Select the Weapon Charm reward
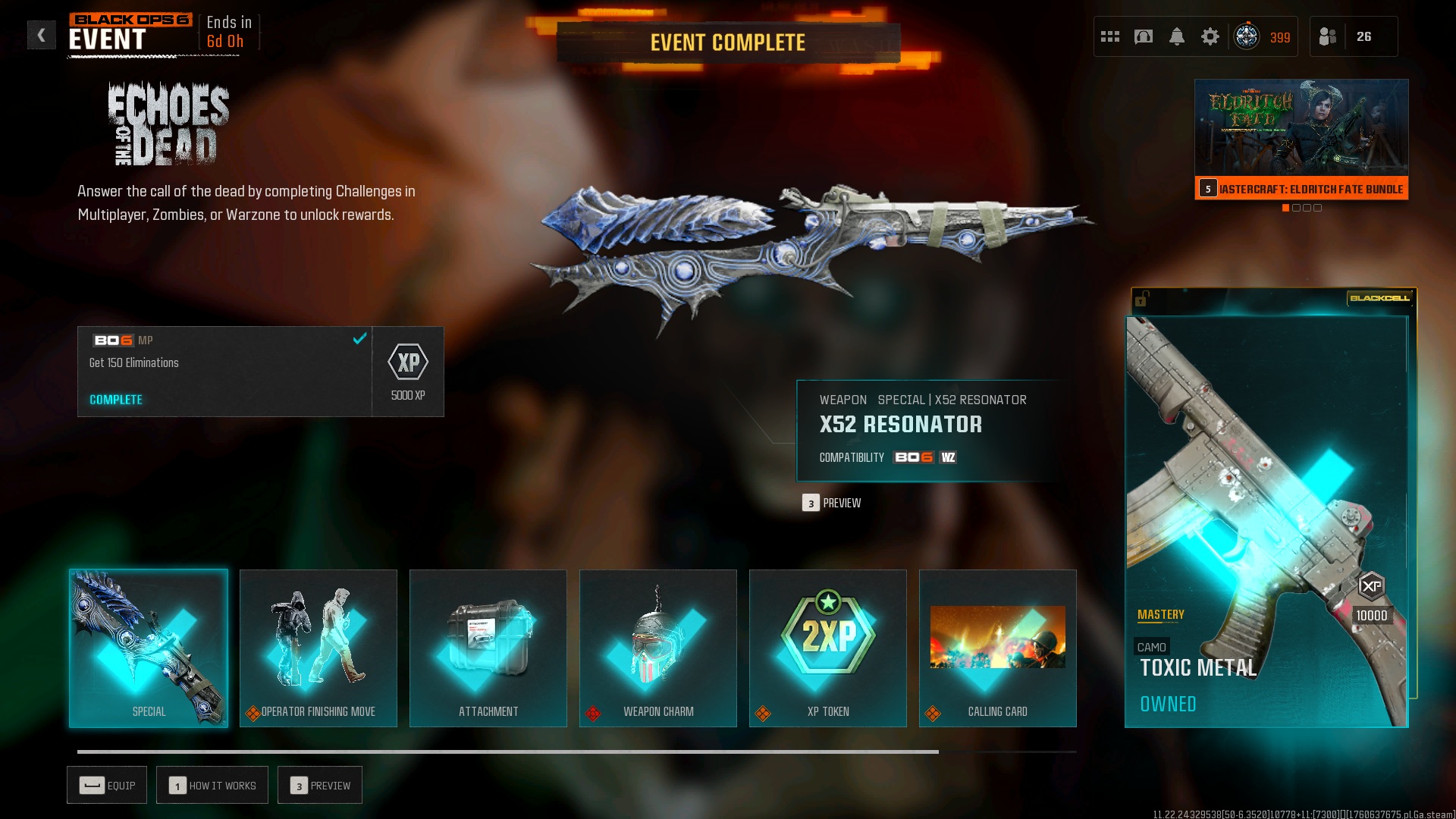Image resolution: width=1456 pixels, height=819 pixels. click(x=658, y=648)
